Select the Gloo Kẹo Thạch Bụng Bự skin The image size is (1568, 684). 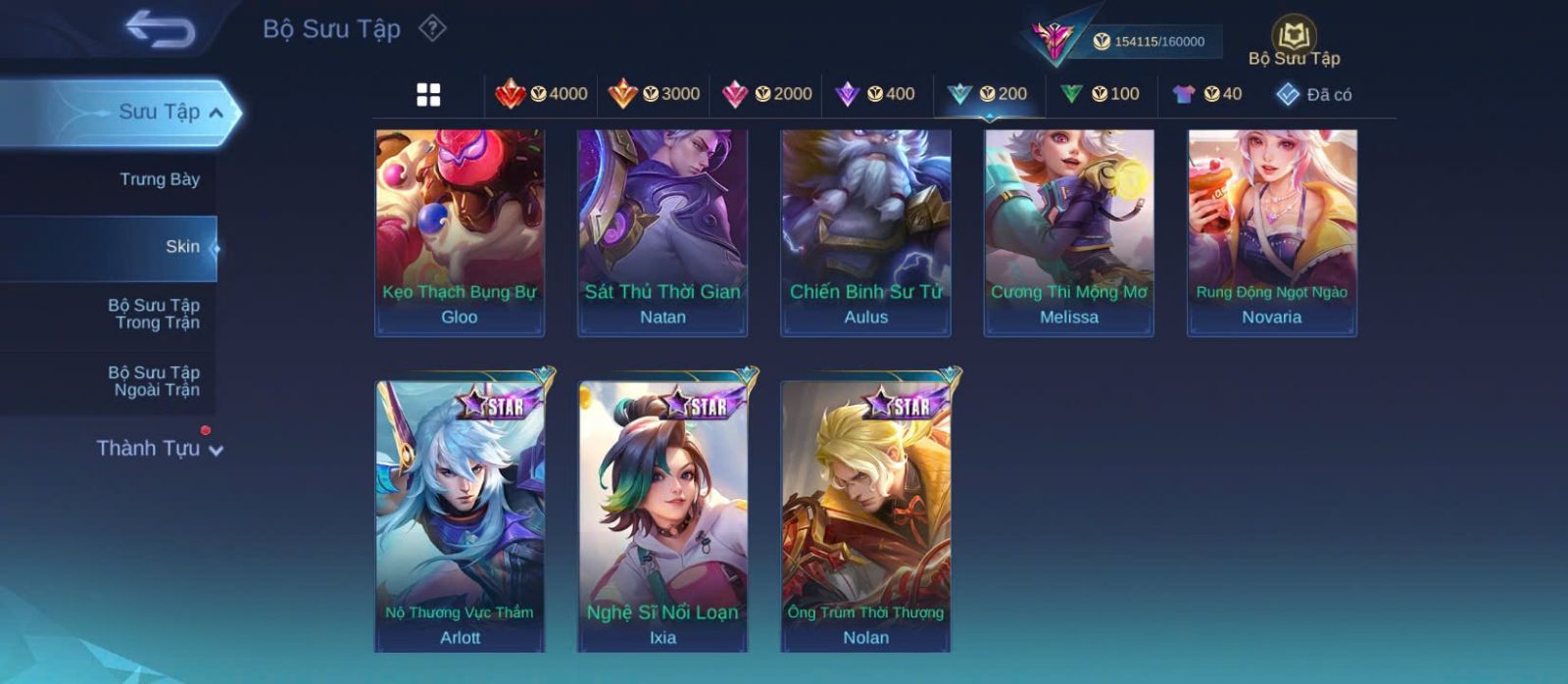click(460, 232)
